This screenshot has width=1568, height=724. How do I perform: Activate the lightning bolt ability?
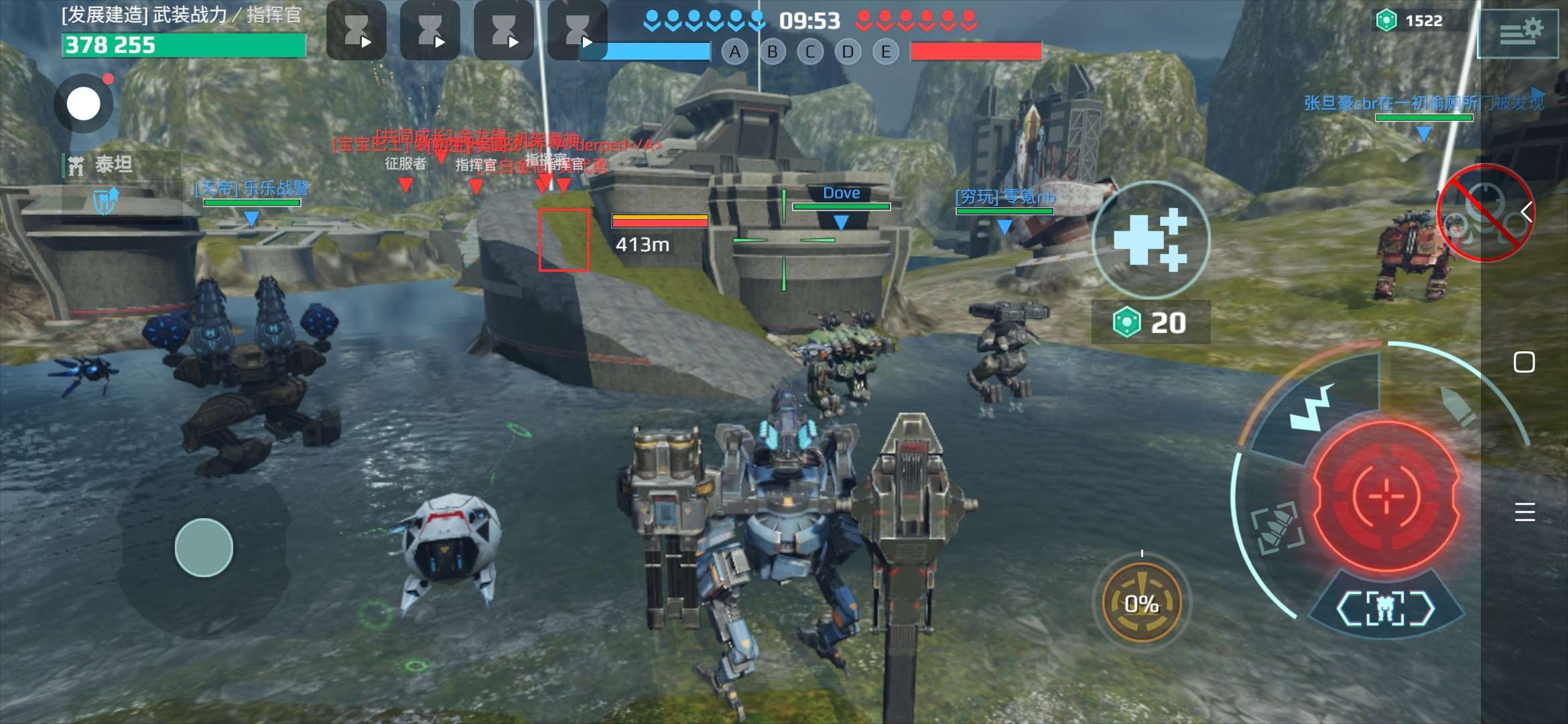click(1311, 408)
